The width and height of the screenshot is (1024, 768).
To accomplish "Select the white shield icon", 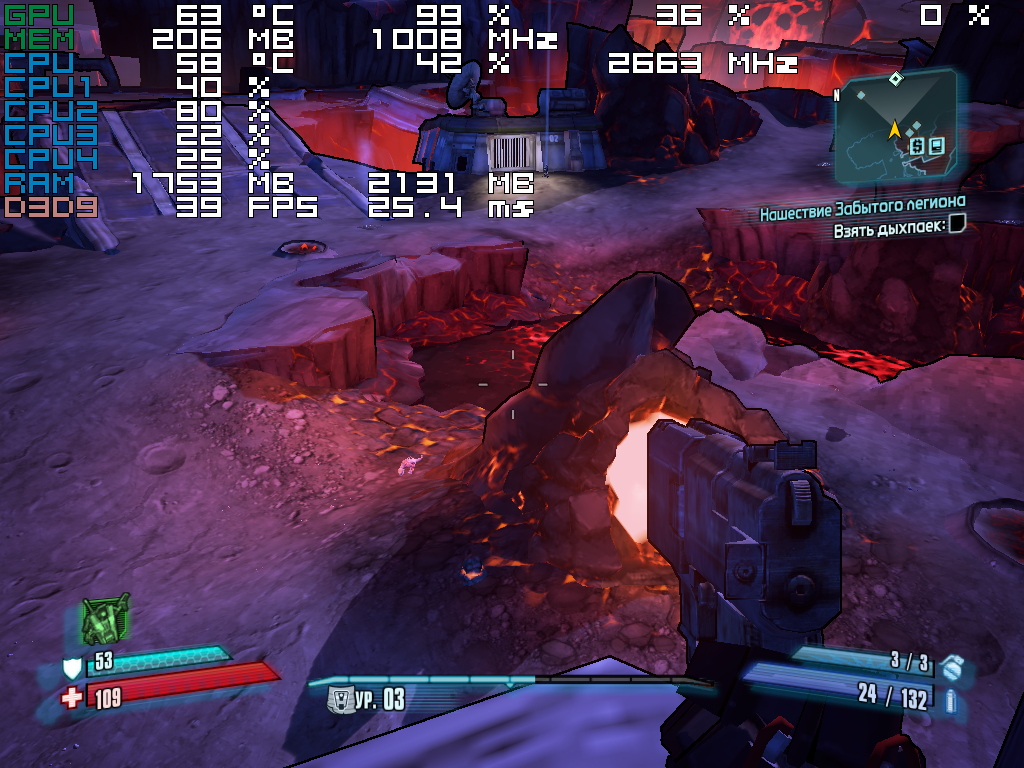I will [72, 668].
